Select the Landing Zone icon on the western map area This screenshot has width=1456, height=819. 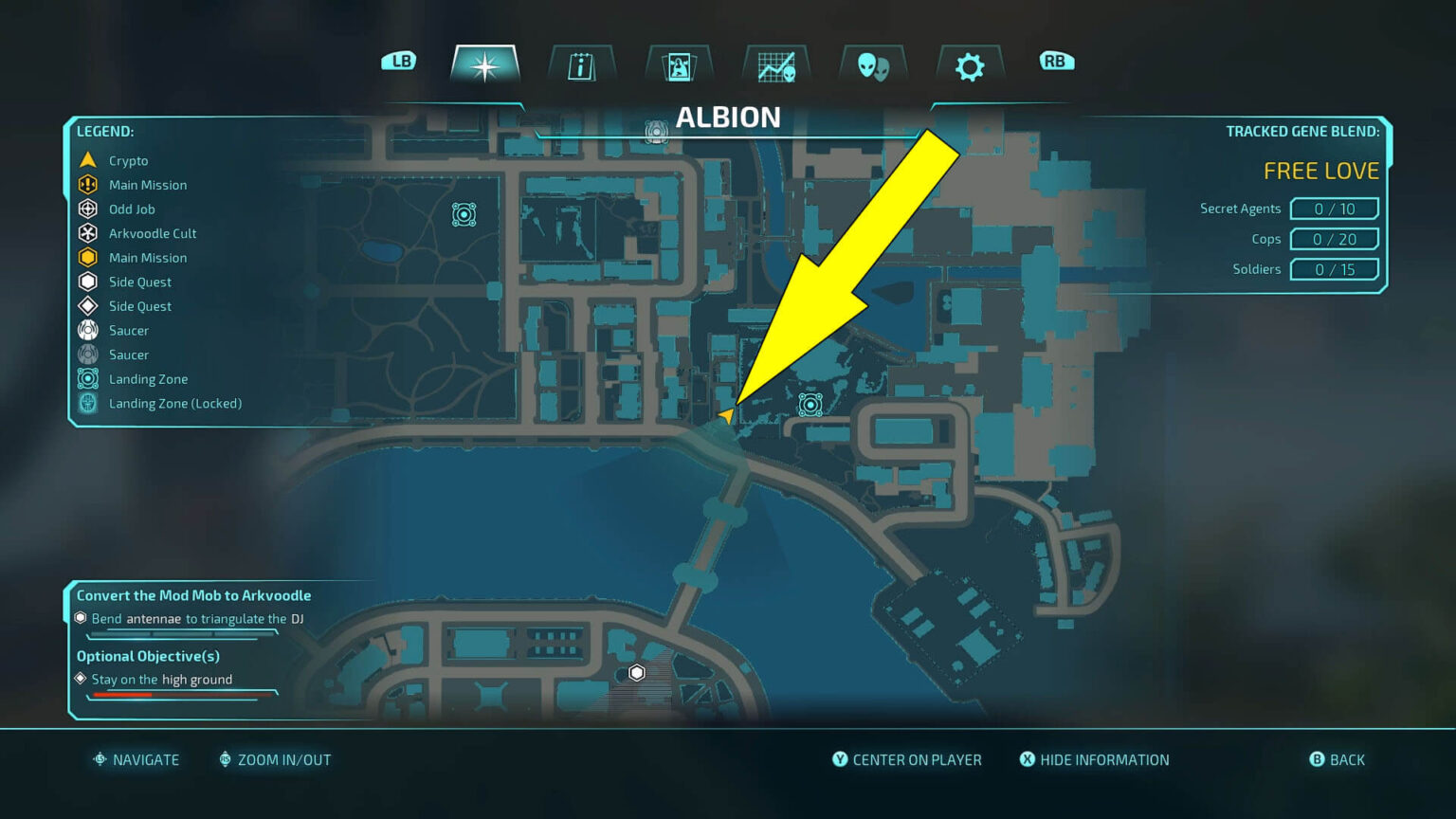click(464, 214)
